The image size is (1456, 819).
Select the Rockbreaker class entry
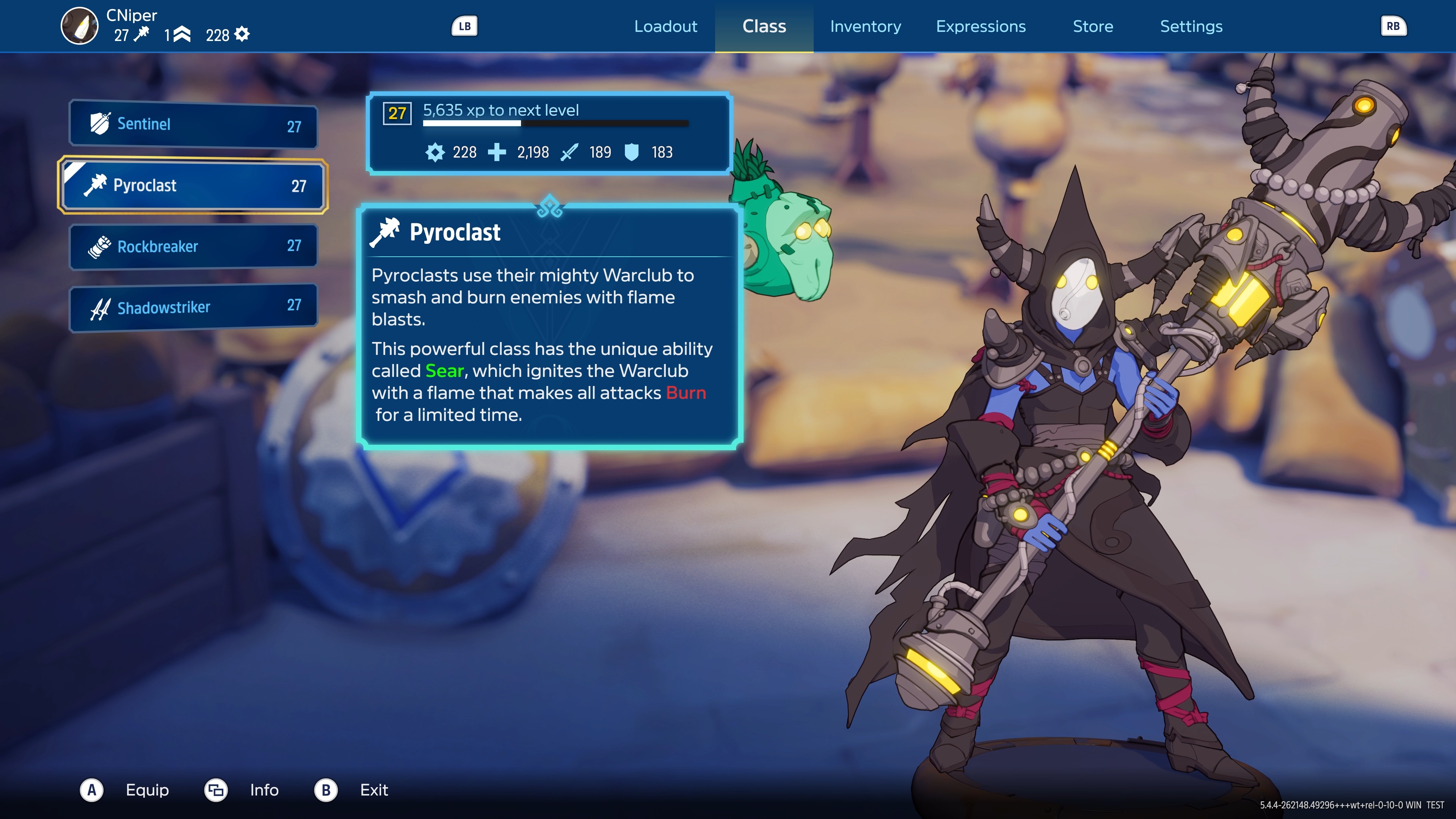[192, 246]
